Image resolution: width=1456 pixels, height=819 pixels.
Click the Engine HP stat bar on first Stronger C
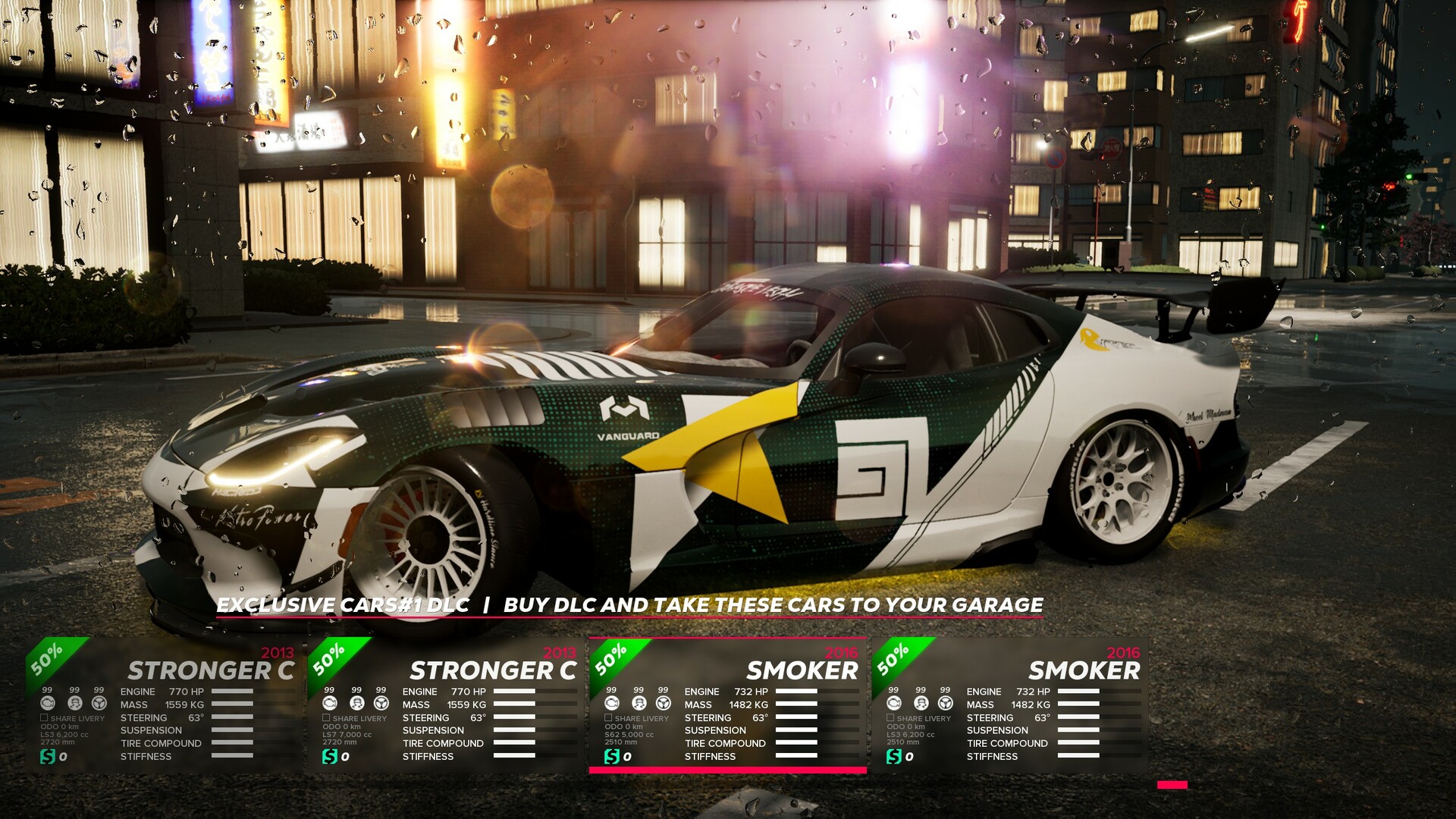click(231, 691)
